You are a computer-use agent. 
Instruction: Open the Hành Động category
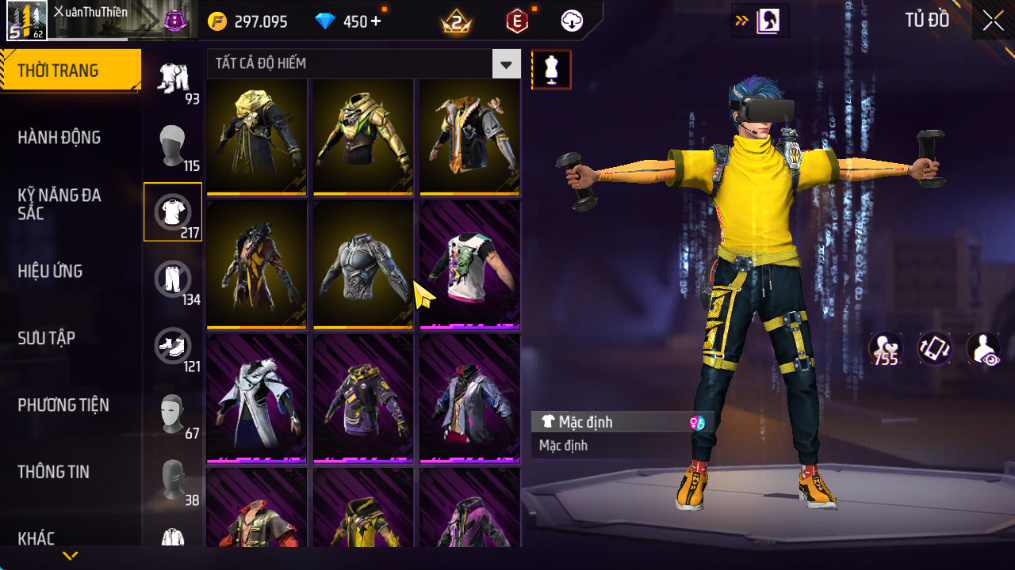tap(60, 137)
